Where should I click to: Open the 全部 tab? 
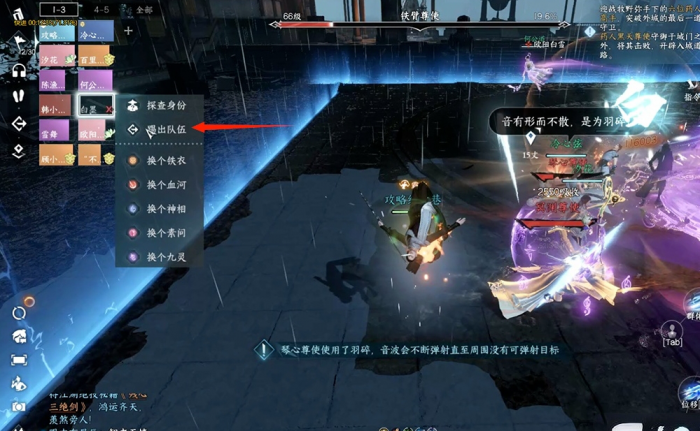pos(144,9)
